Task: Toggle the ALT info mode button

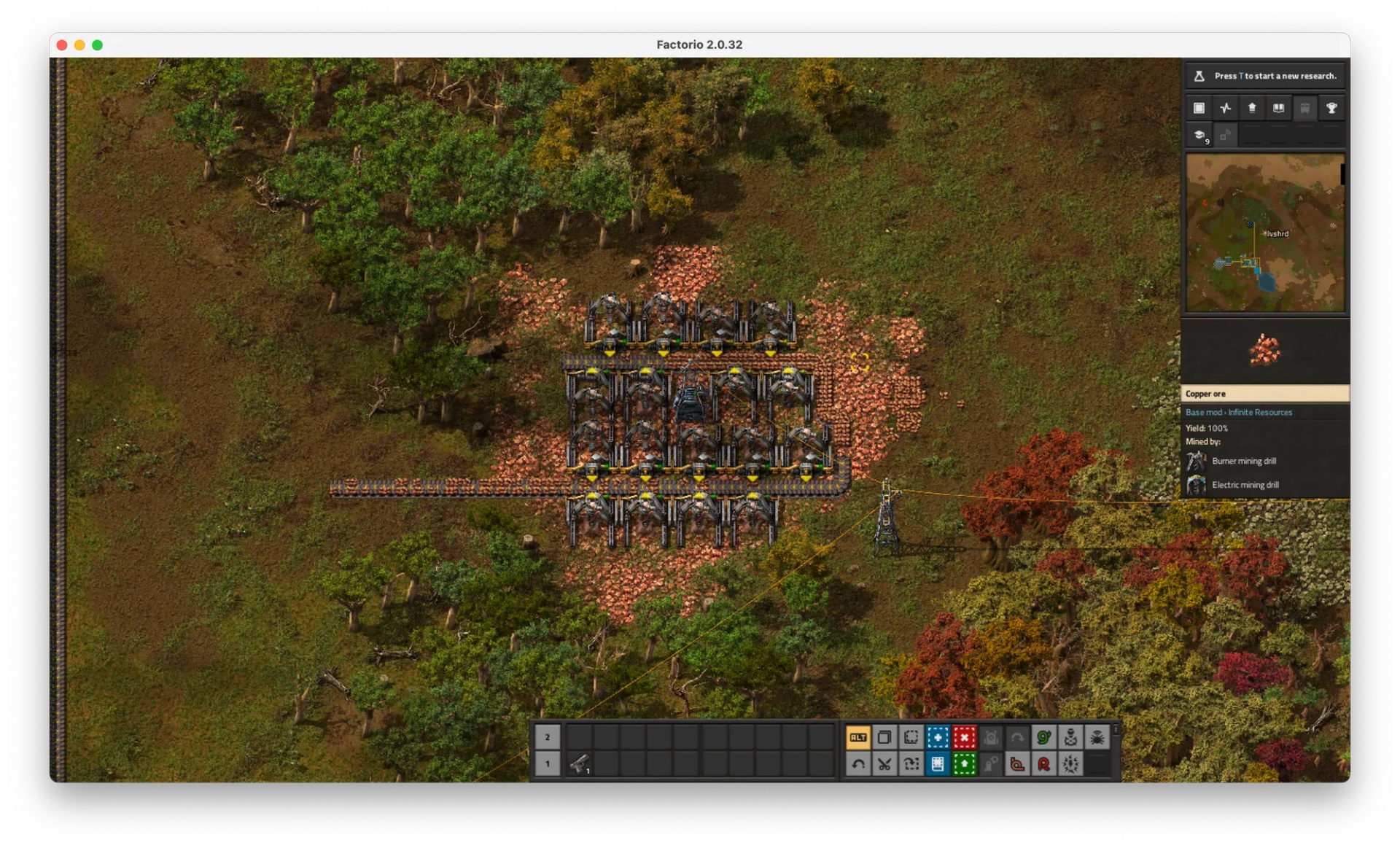Action: click(858, 737)
